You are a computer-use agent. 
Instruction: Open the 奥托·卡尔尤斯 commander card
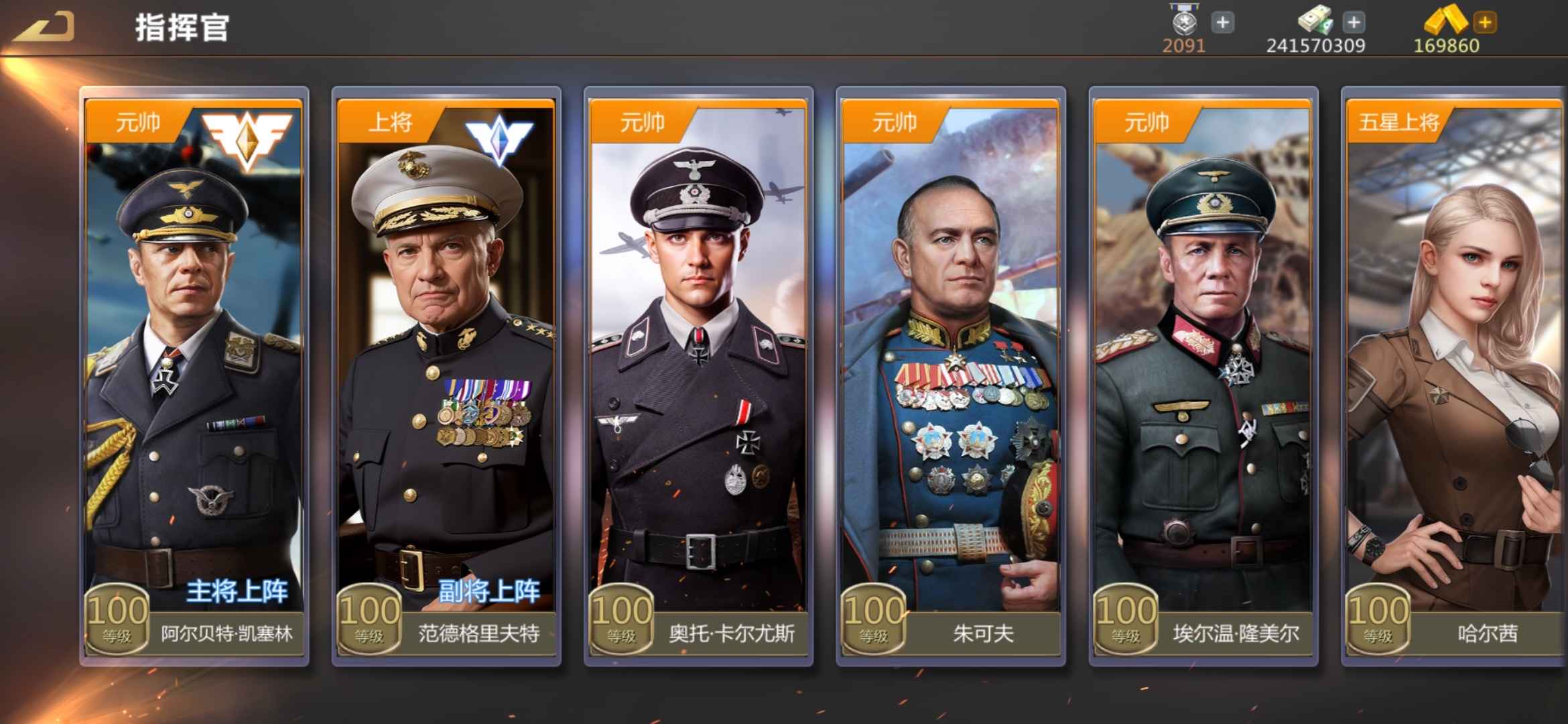click(698, 375)
